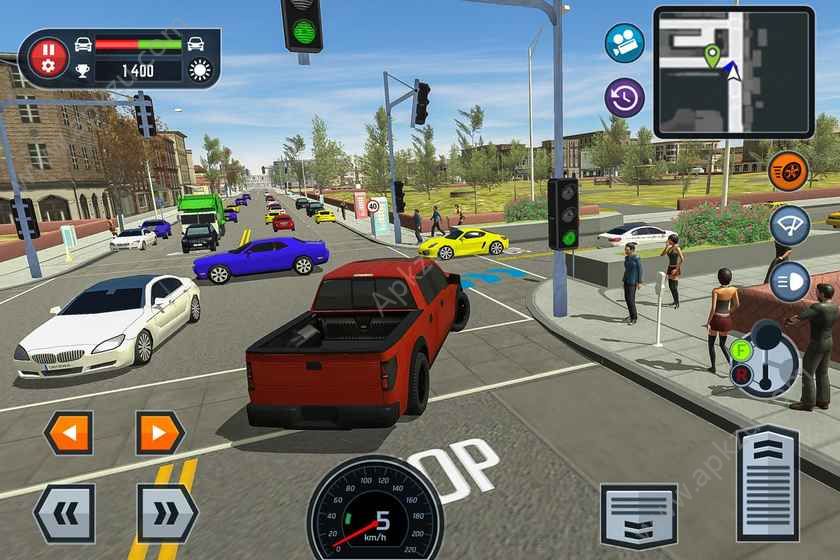Screen dimensions: 840x560
Task: Hit the brake pedal
Action: [638, 515]
